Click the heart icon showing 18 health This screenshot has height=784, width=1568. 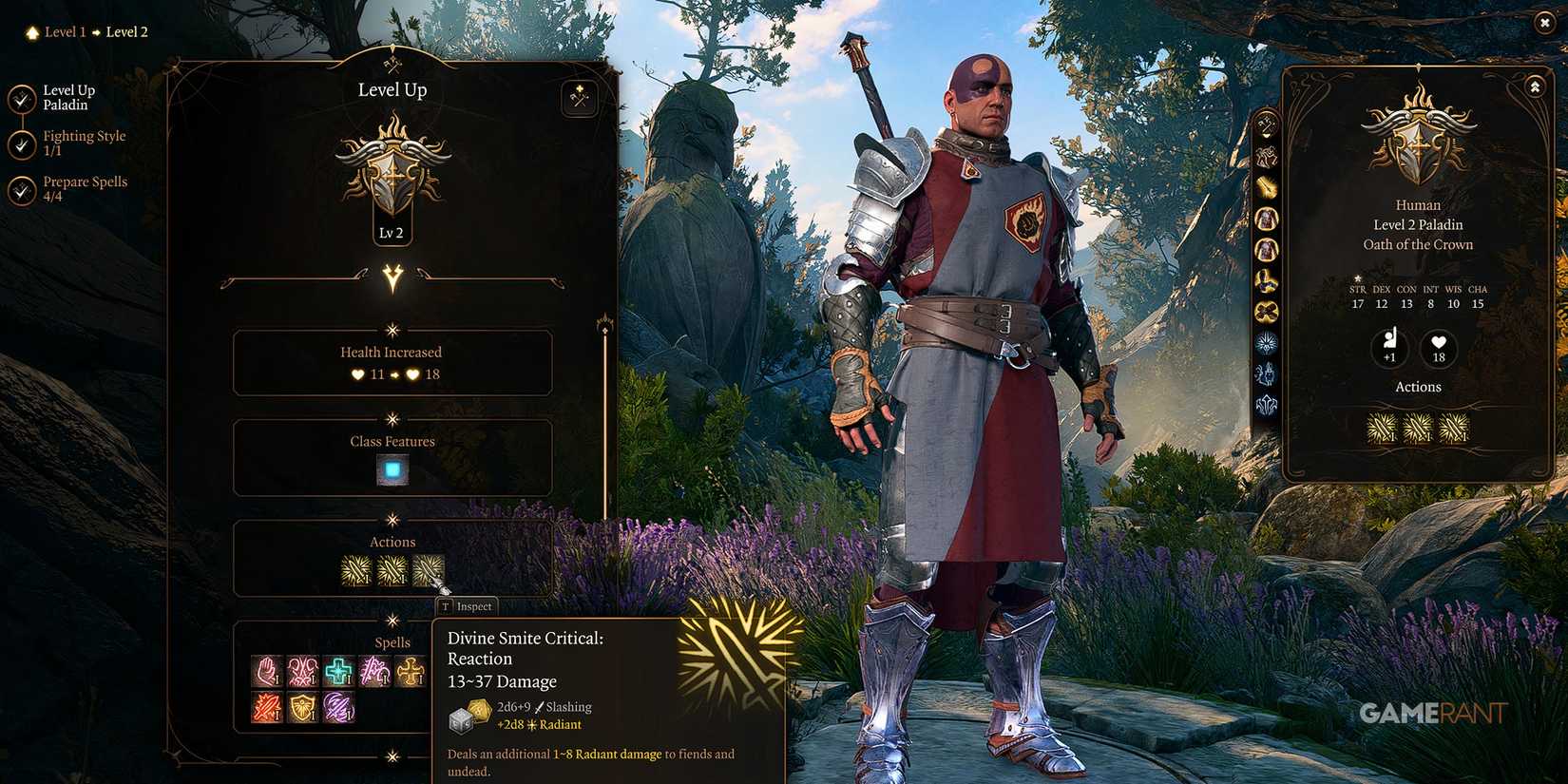click(x=1438, y=350)
